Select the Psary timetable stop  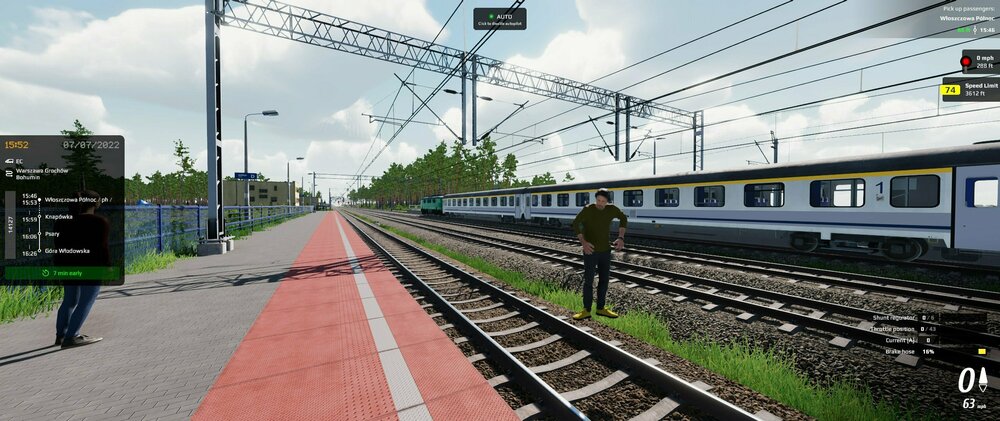53,234
